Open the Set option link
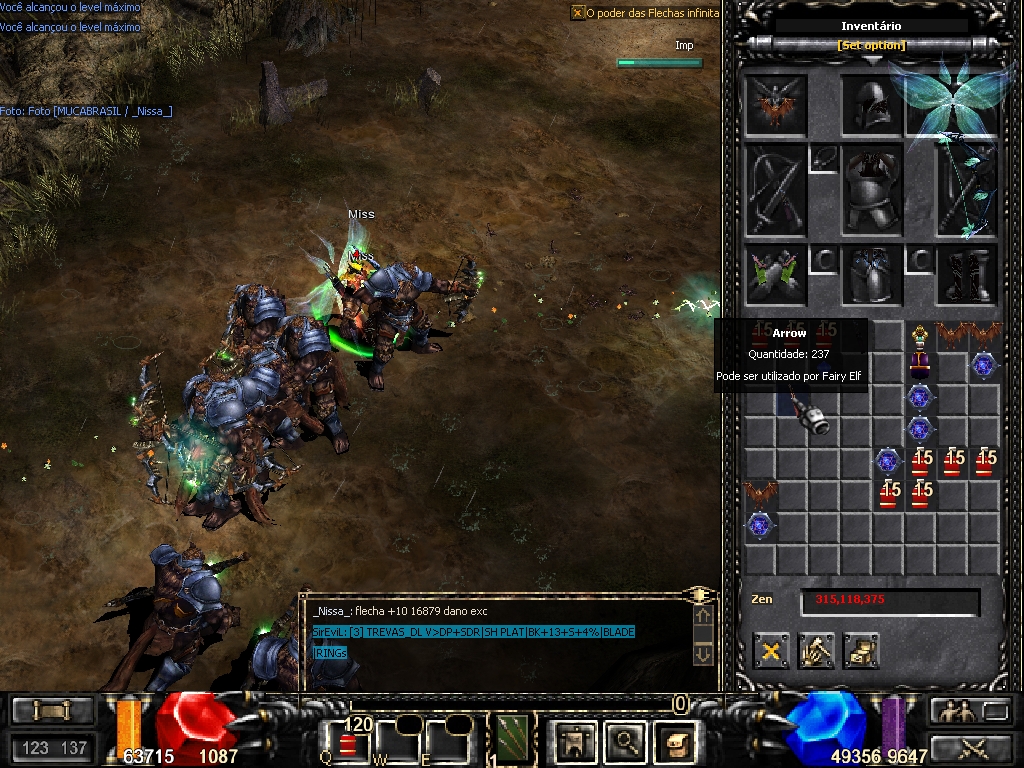 coord(871,45)
